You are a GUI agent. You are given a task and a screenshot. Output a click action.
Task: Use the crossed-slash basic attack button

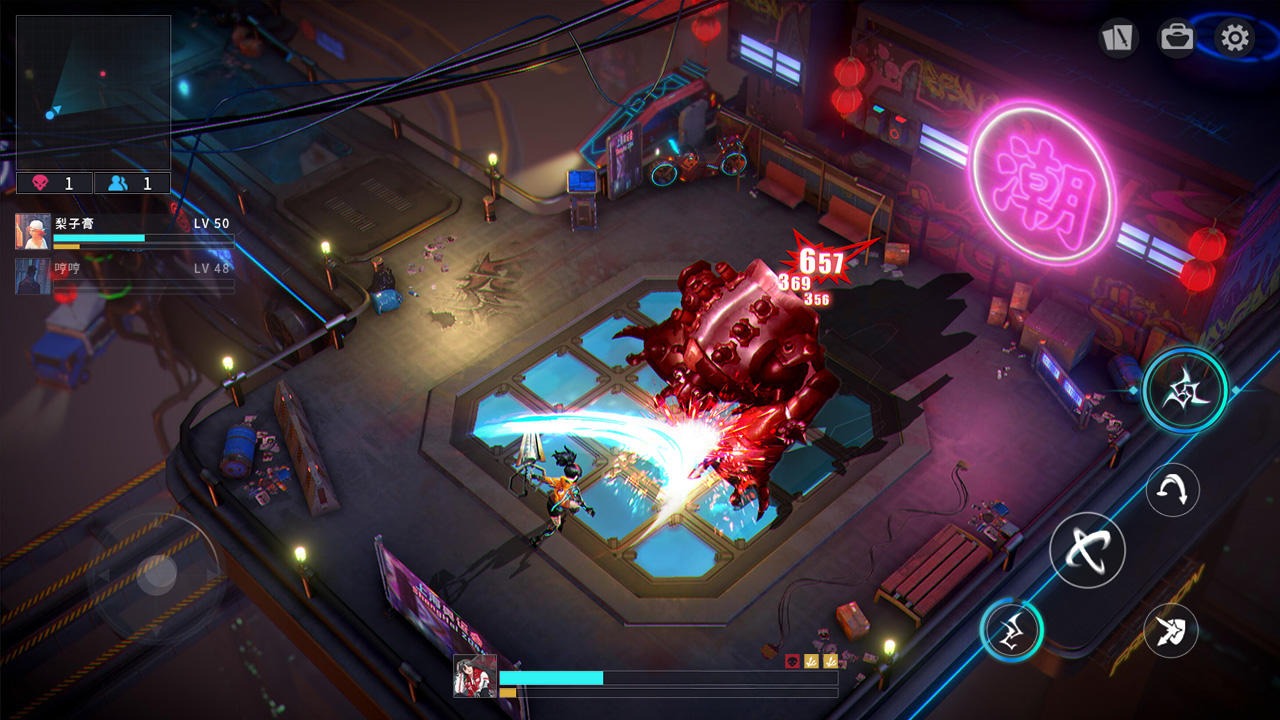(1087, 550)
